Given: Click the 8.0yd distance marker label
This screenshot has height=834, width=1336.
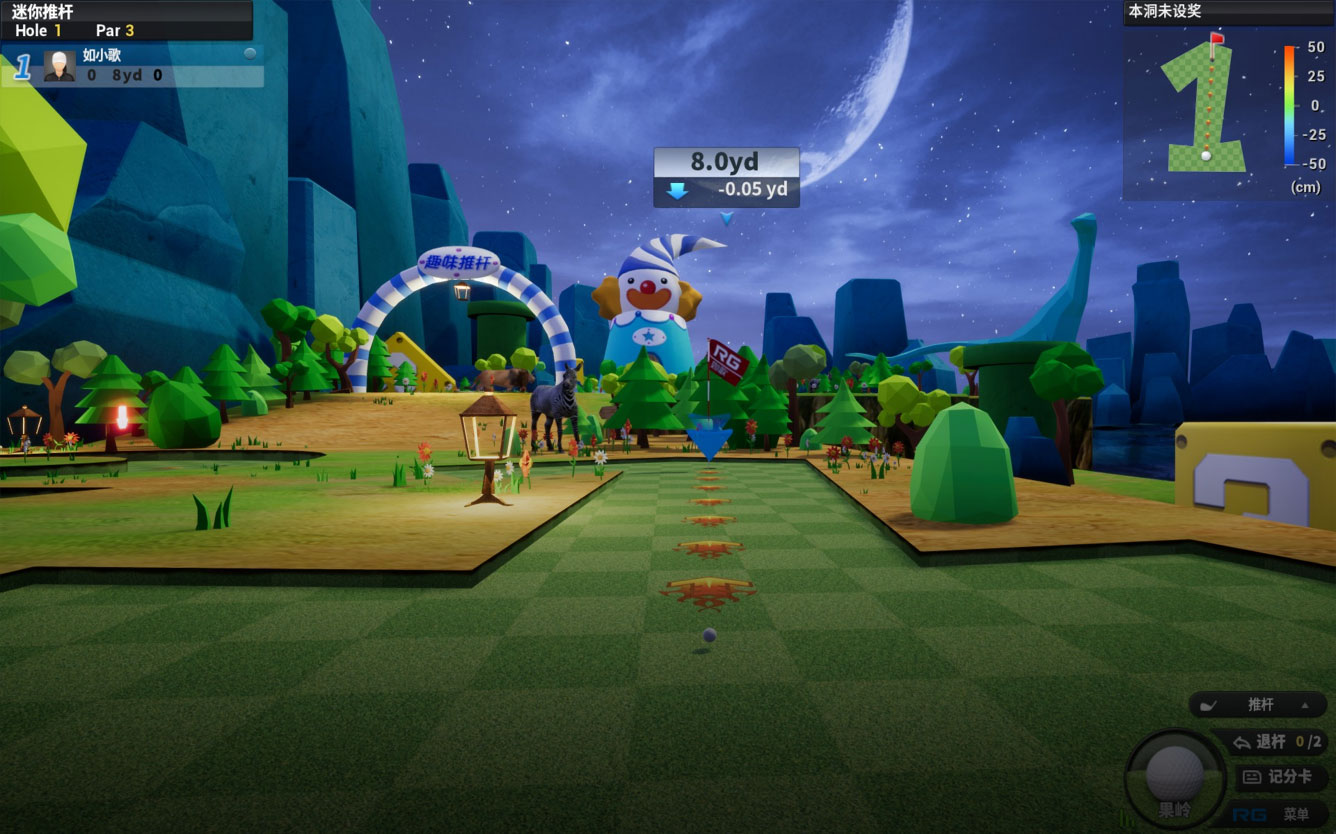Looking at the screenshot, I should (726, 162).
